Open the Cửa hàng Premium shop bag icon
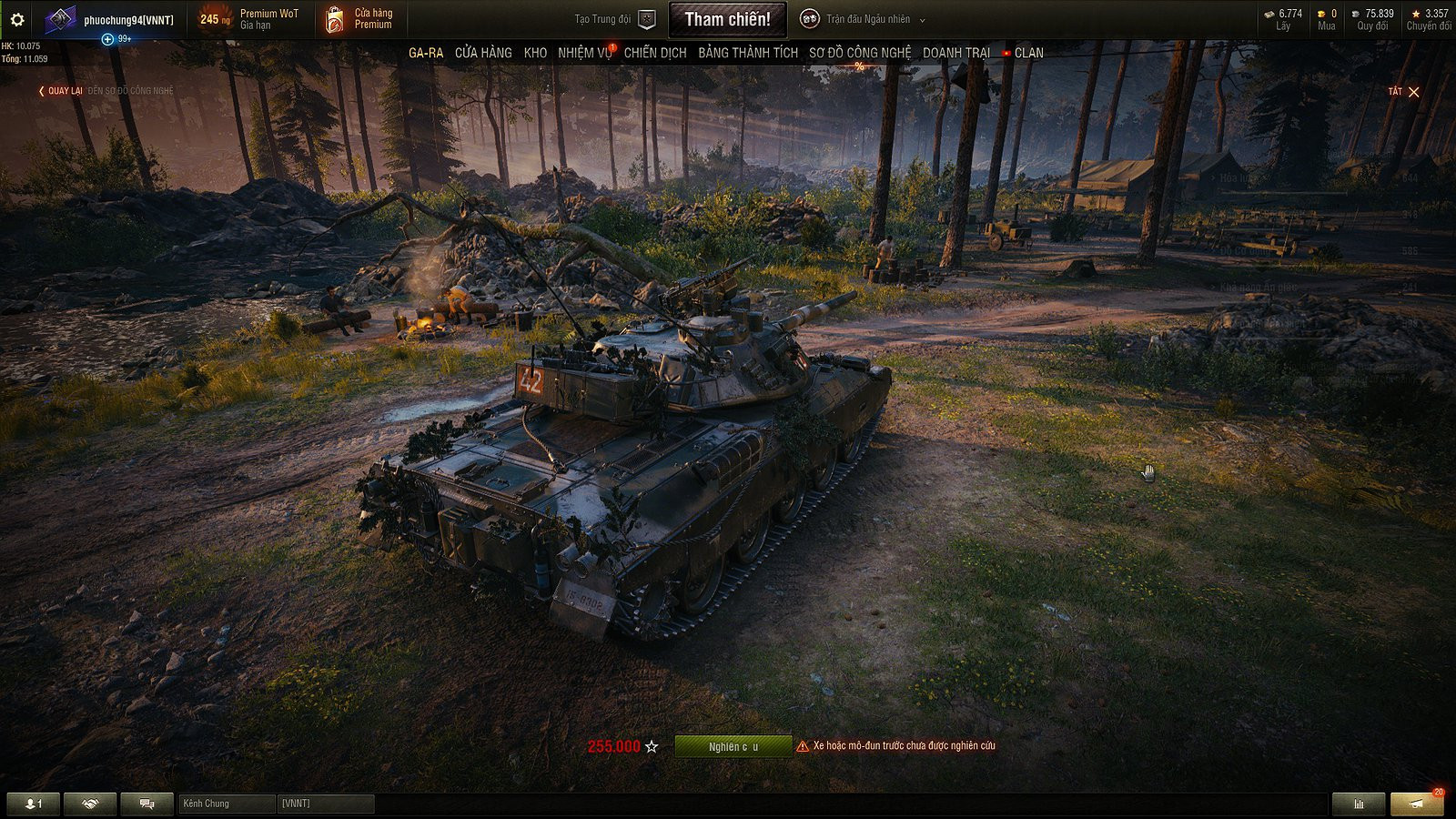 point(332,18)
